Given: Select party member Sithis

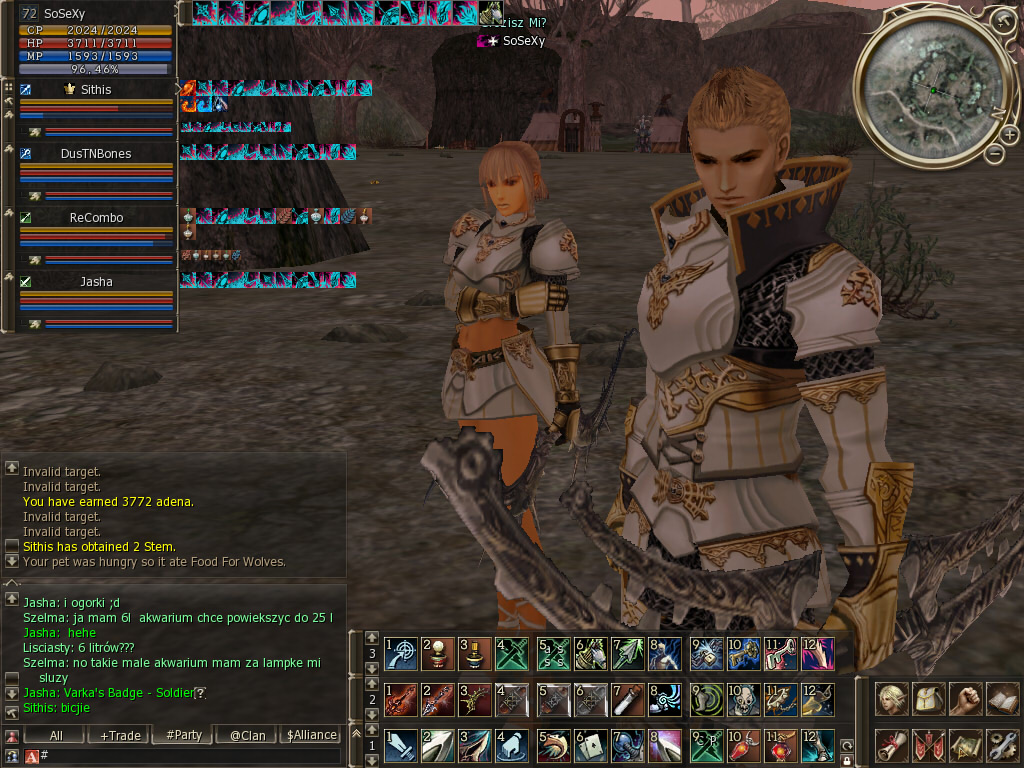Looking at the screenshot, I should click(x=96, y=89).
